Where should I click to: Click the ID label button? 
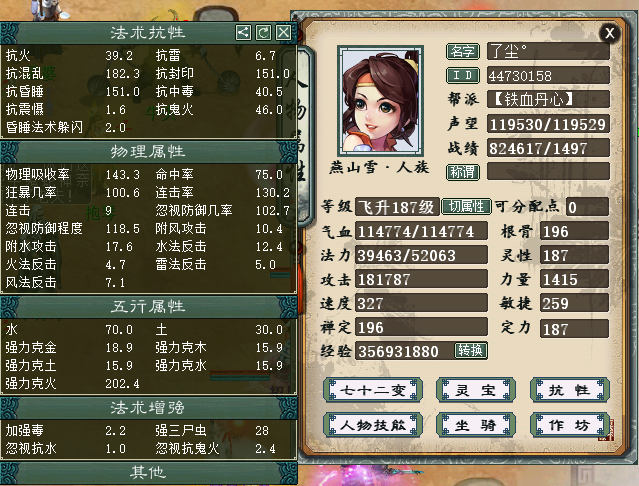click(461, 75)
